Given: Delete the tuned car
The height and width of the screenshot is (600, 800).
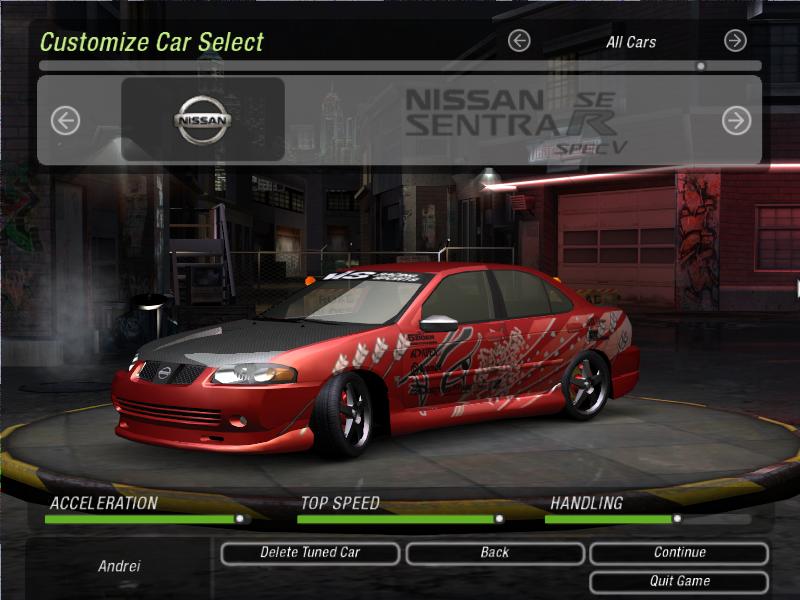Looking at the screenshot, I should pyautogui.click(x=310, y=553).
